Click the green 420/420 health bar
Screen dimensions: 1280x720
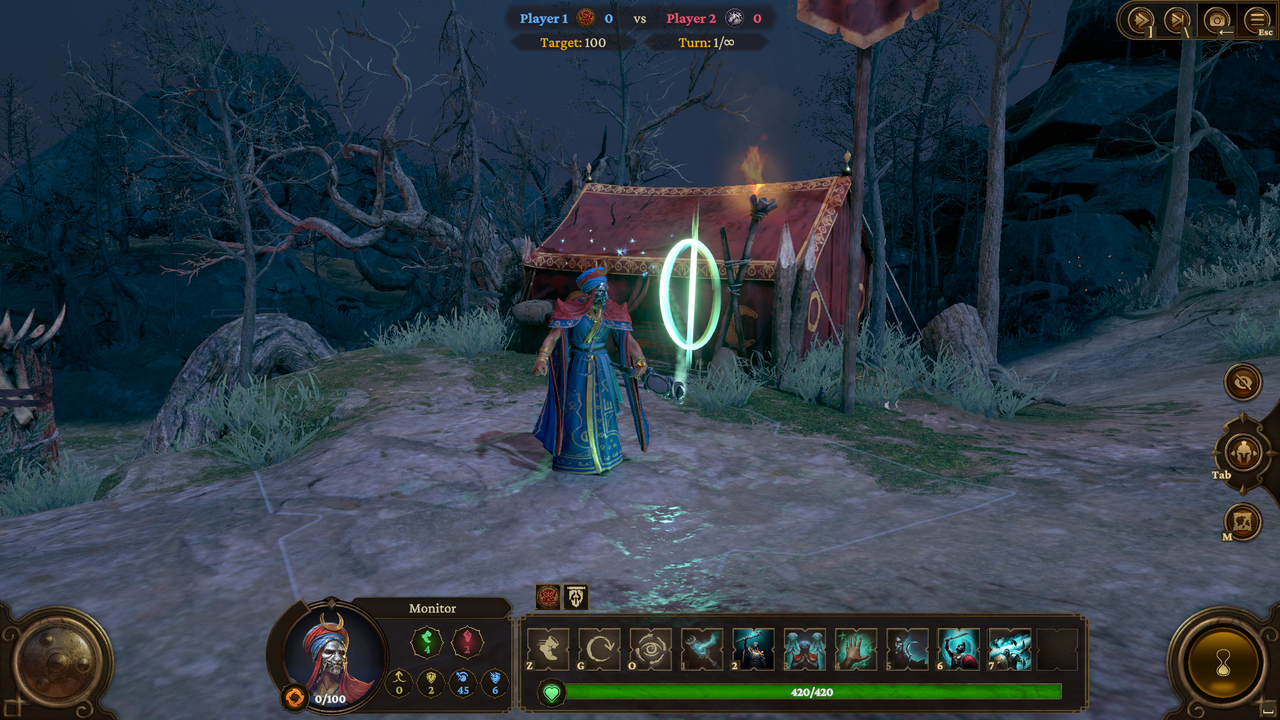click(810, 691)
